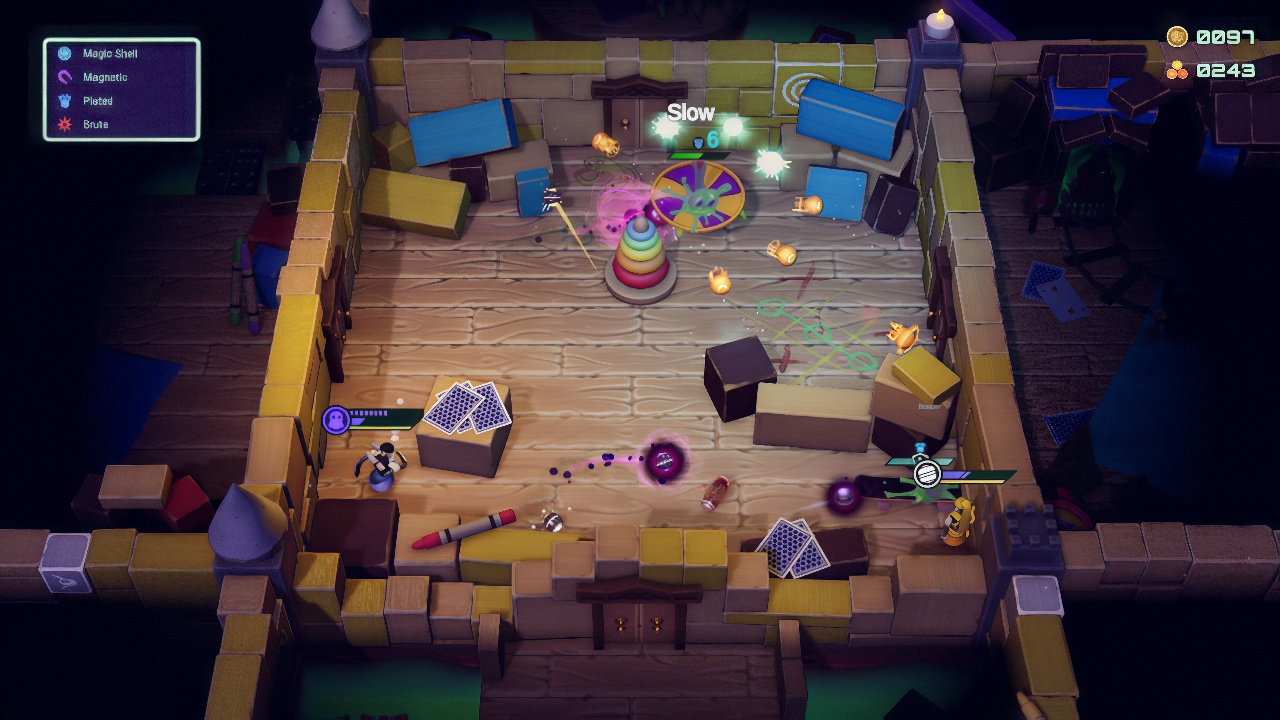The height and width of the screenshot is (720, 1280).
Task: Click the Magnetic magnet icon
Action: pyautogui.click(x=64, y=77)
